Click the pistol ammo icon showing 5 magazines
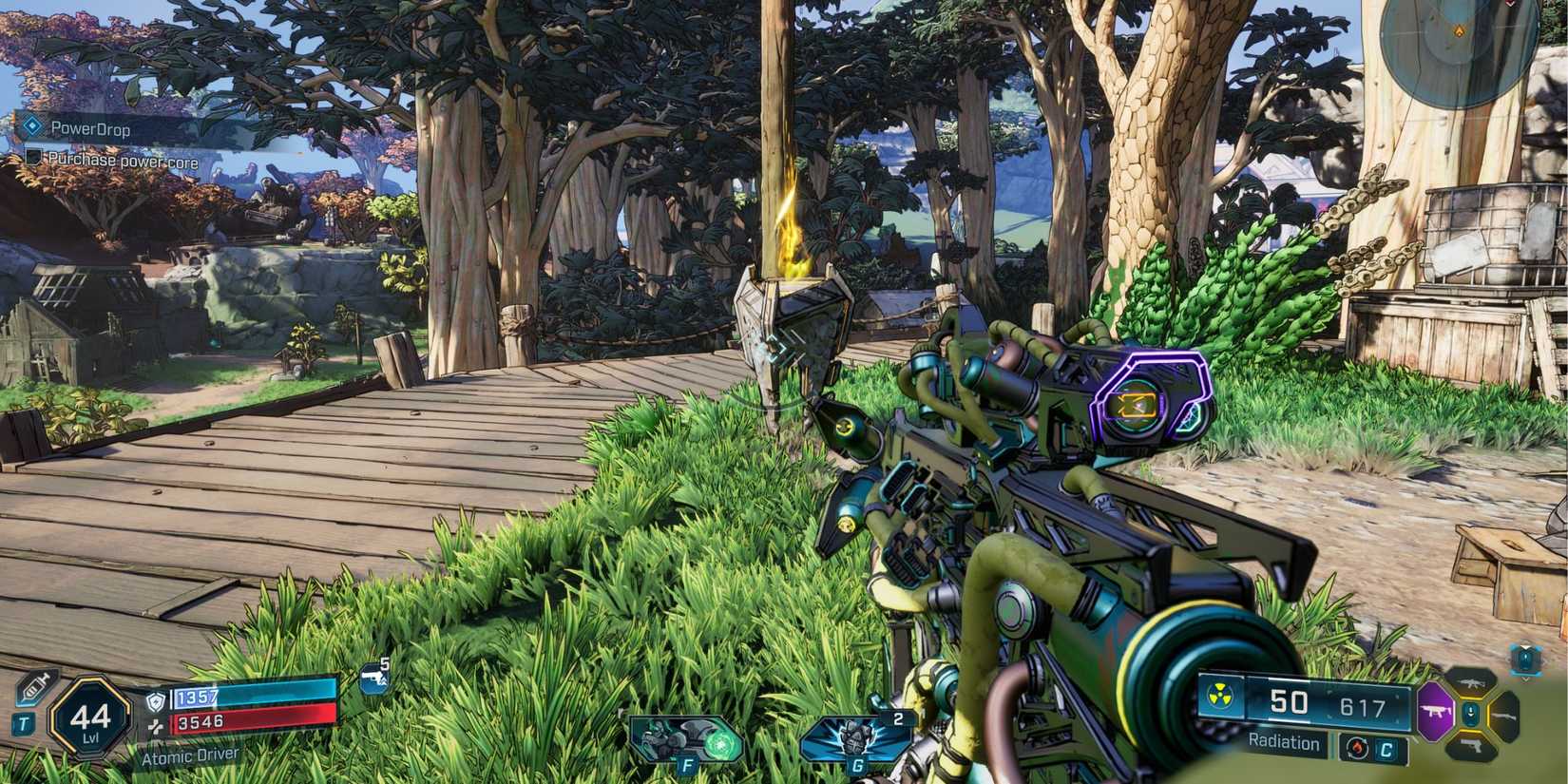1568x784 pixels. tap(374, 678)
